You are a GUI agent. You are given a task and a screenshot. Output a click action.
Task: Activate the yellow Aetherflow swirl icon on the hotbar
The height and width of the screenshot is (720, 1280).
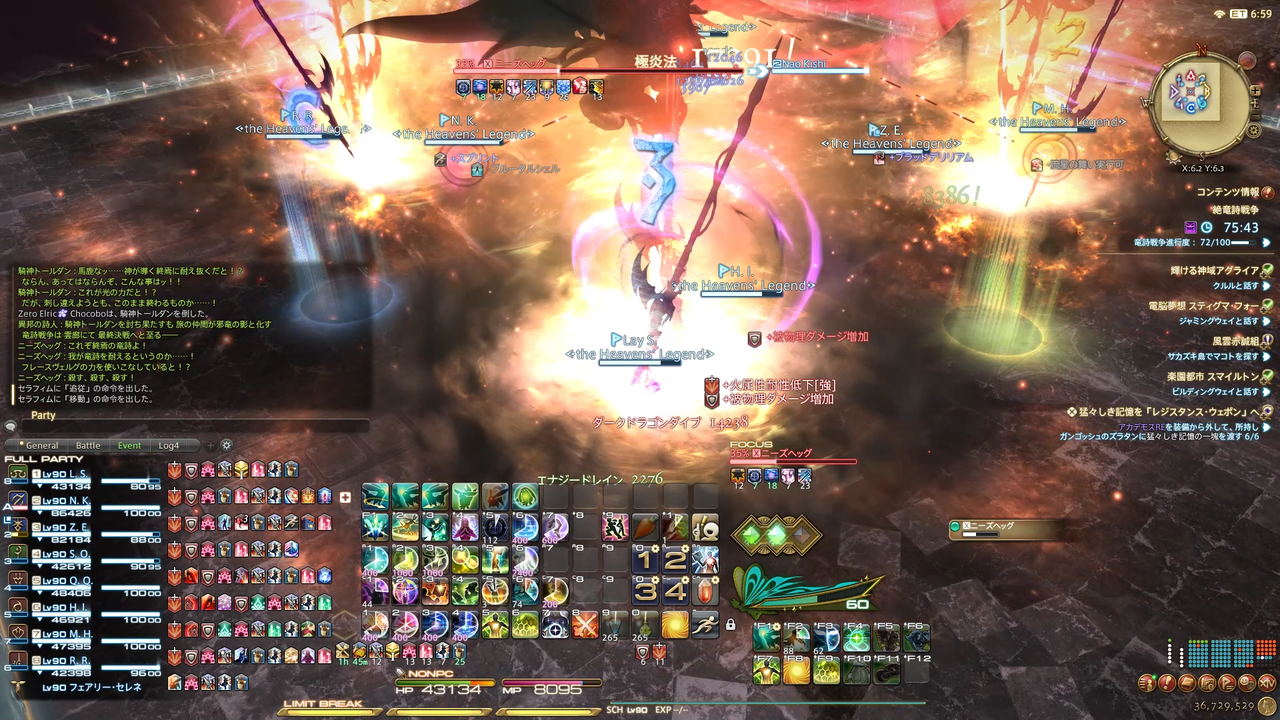pyautogui.click(x=676, y=625)
